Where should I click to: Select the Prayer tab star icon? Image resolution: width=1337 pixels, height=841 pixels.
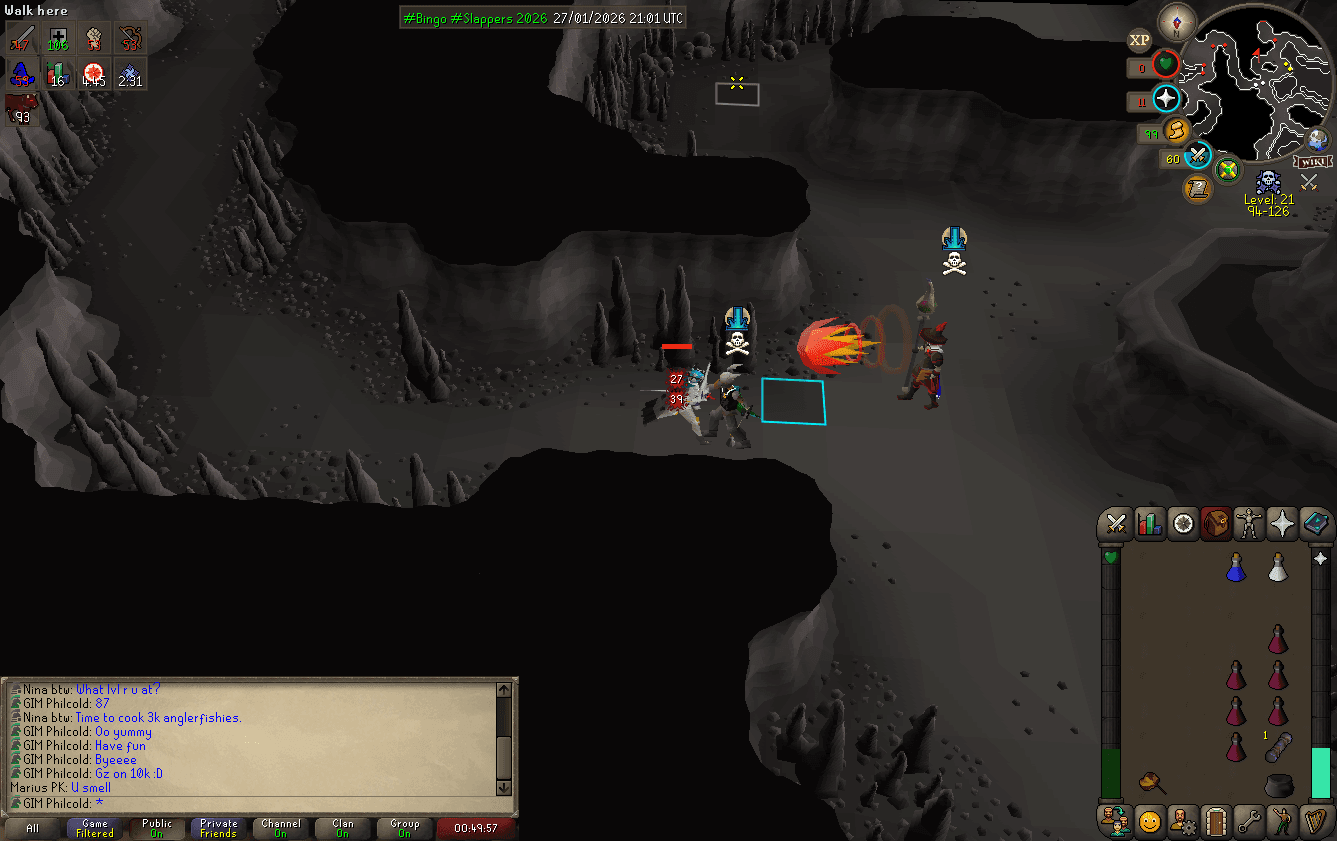1283,524
